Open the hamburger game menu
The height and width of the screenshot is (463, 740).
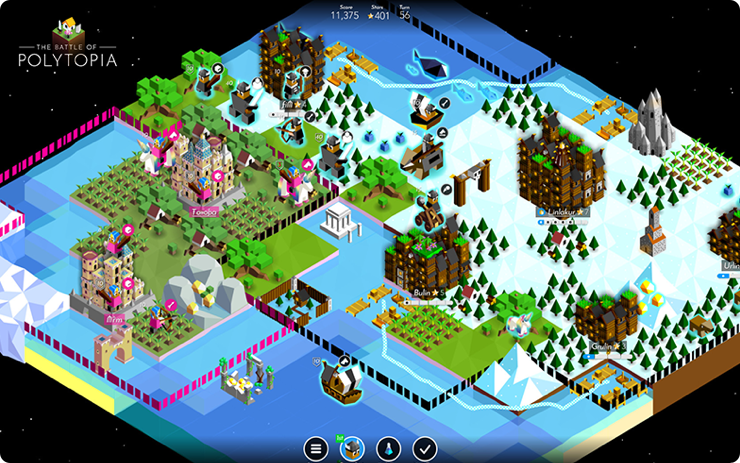pyautogui.click(x=318, y=449)
